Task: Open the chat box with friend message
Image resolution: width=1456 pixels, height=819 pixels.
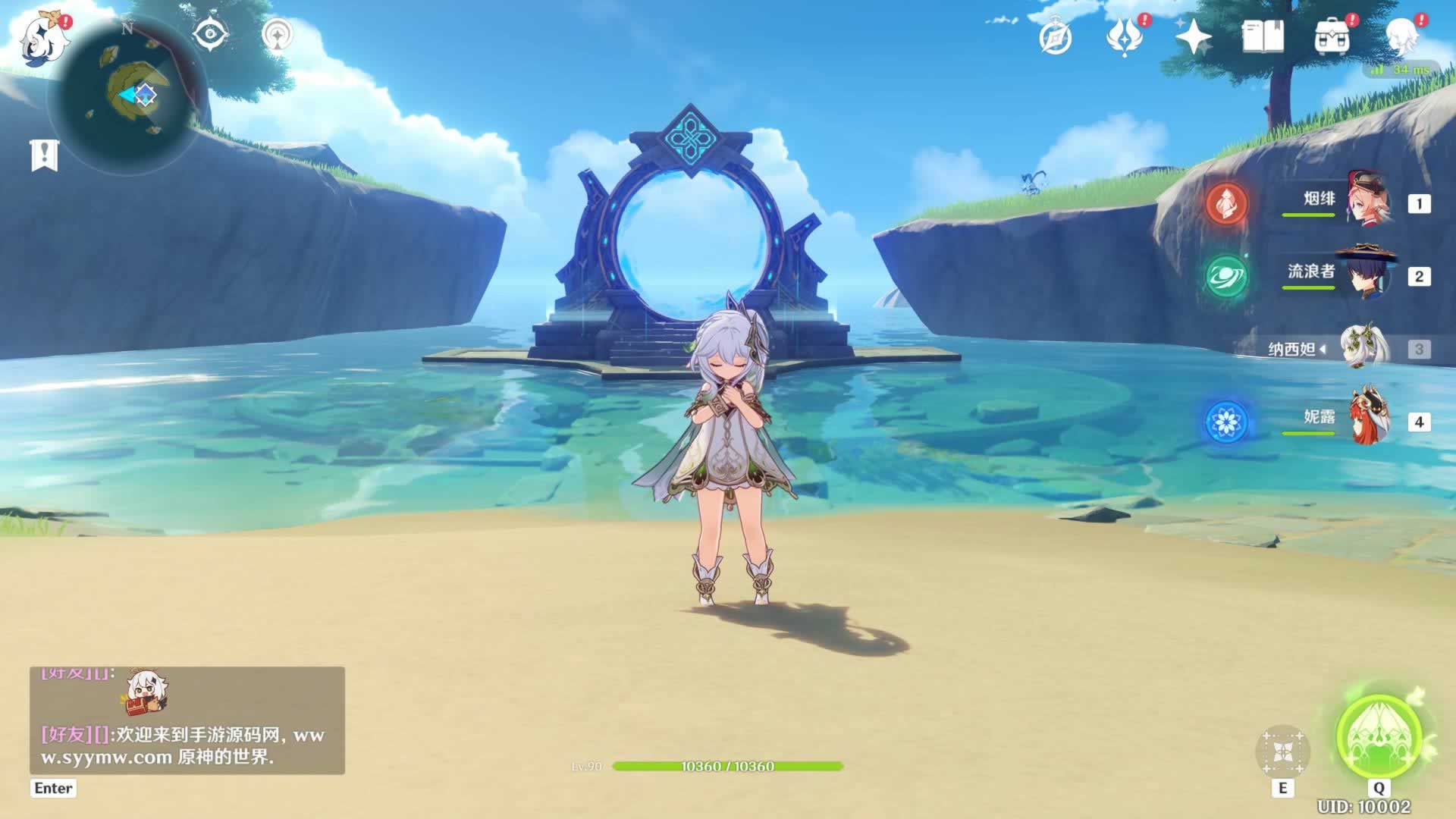Action: coord(187,720)
